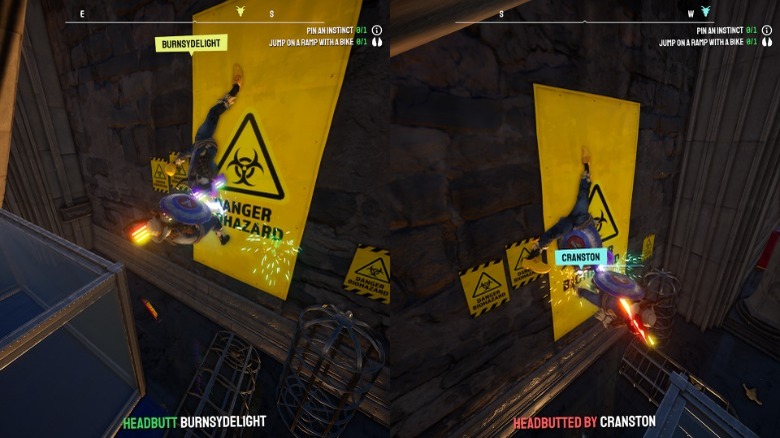Click the yellow goat compass marker
This screenshot has width=780, height=438.
tap(240, 11)
